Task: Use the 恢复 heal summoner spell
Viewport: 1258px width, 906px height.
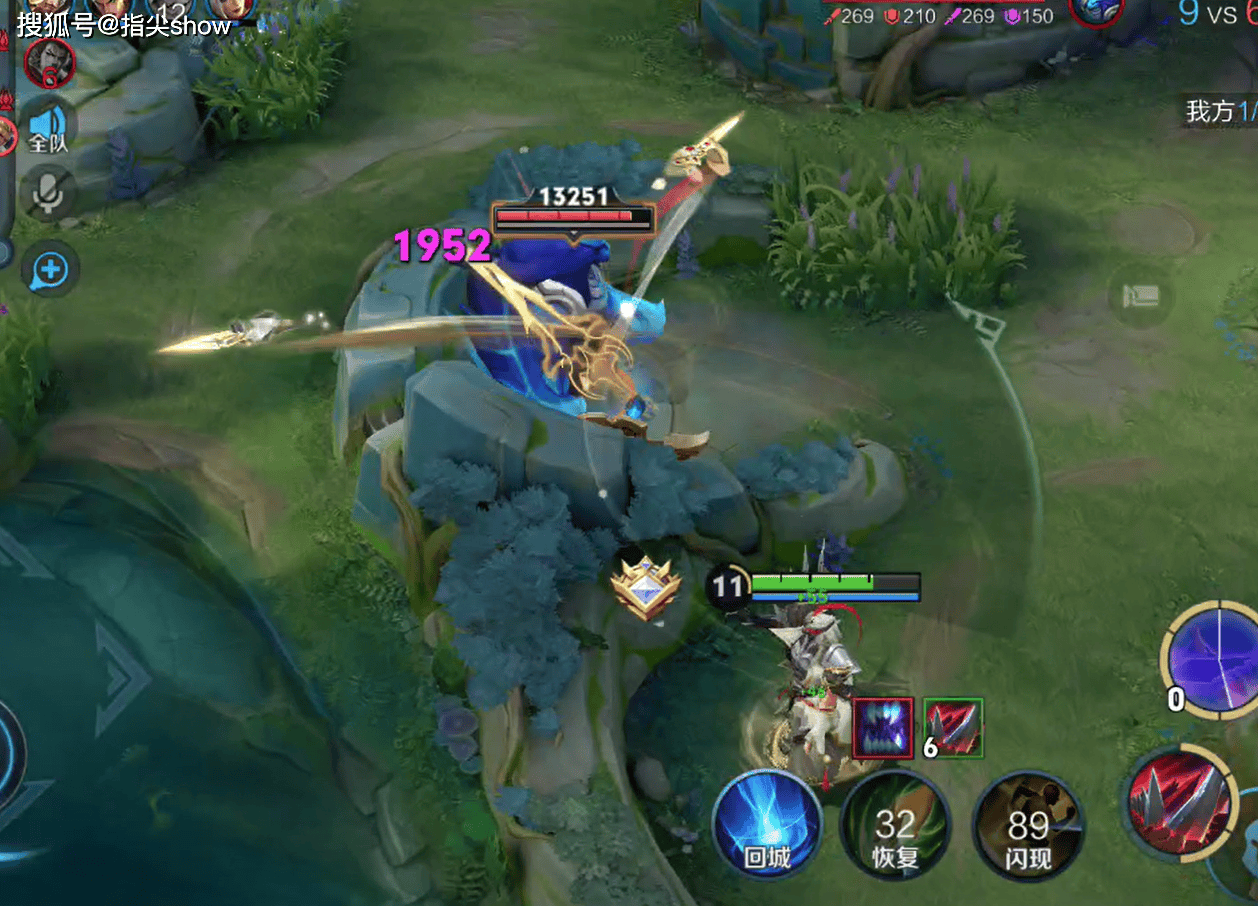Action: (x=895, y=826)
